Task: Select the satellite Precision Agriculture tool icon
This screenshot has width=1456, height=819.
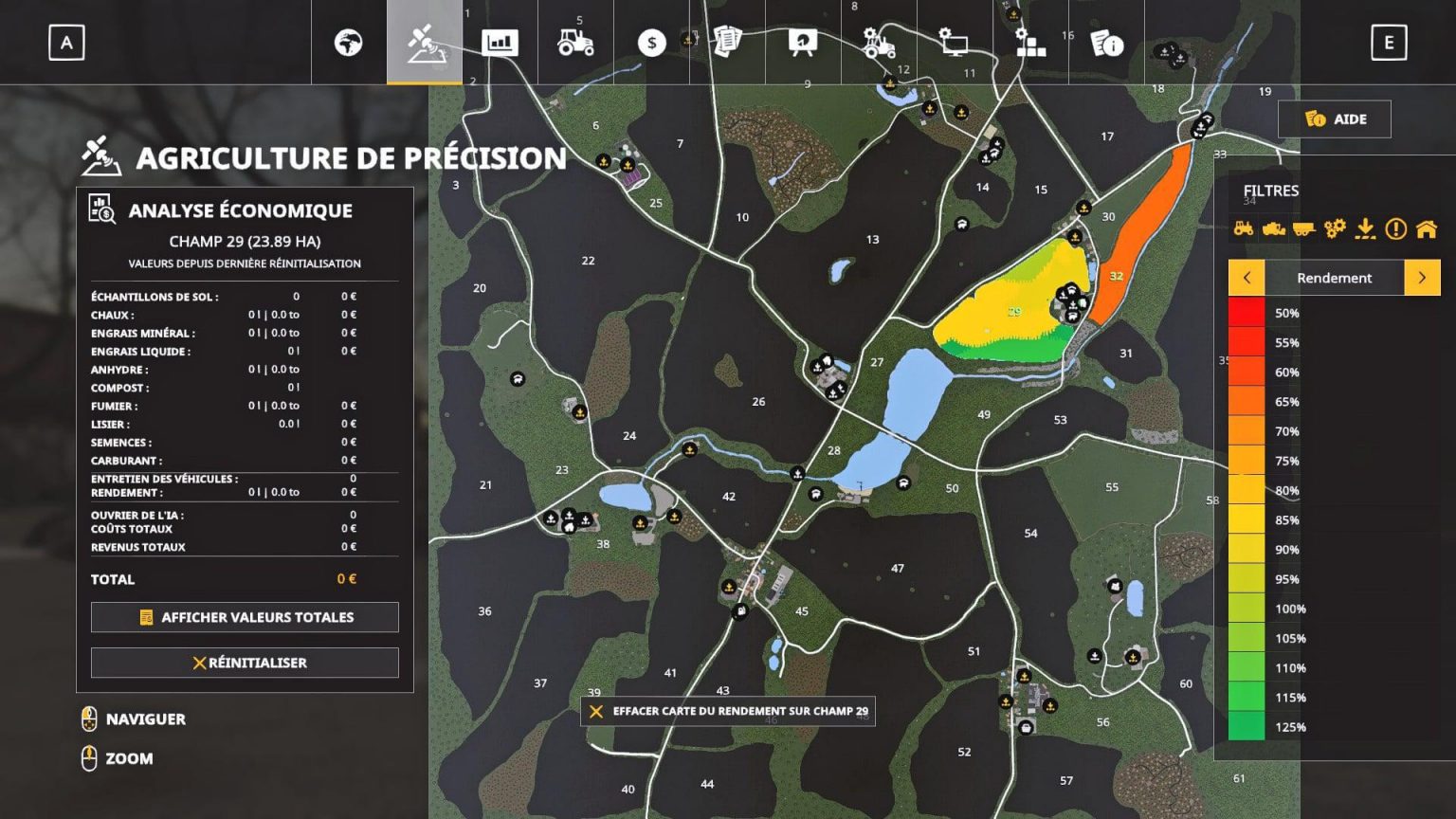Action: tap(424, 43)
